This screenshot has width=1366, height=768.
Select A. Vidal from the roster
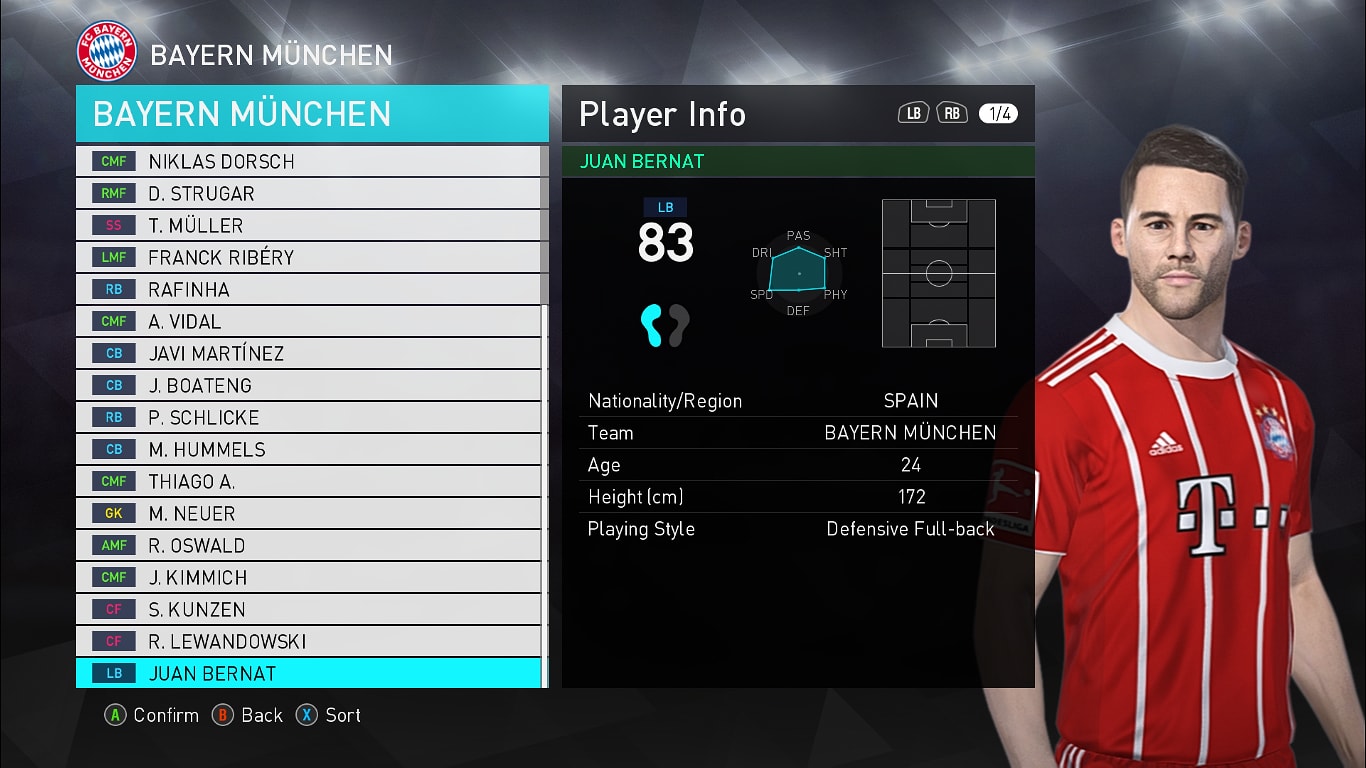[x=308, y=321]
